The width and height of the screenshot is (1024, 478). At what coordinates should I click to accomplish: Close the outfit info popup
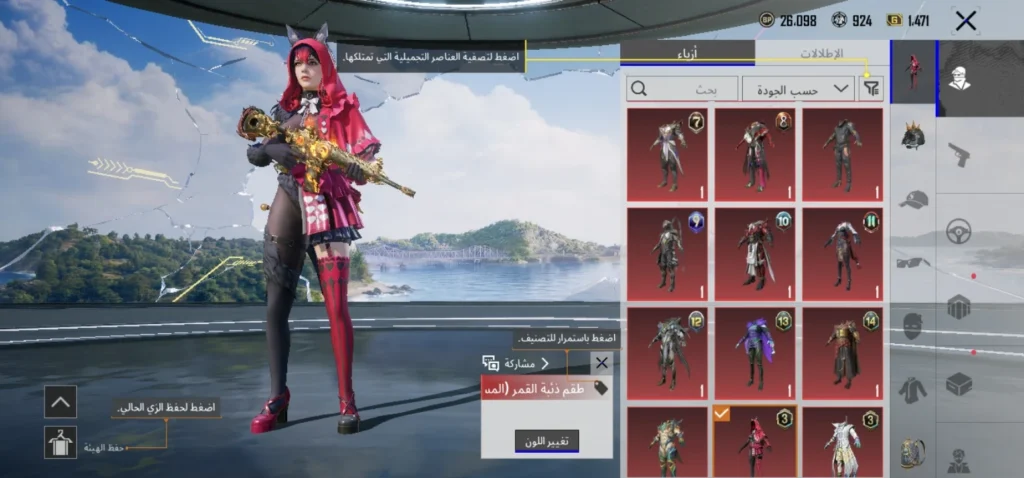tap(601, 363)
